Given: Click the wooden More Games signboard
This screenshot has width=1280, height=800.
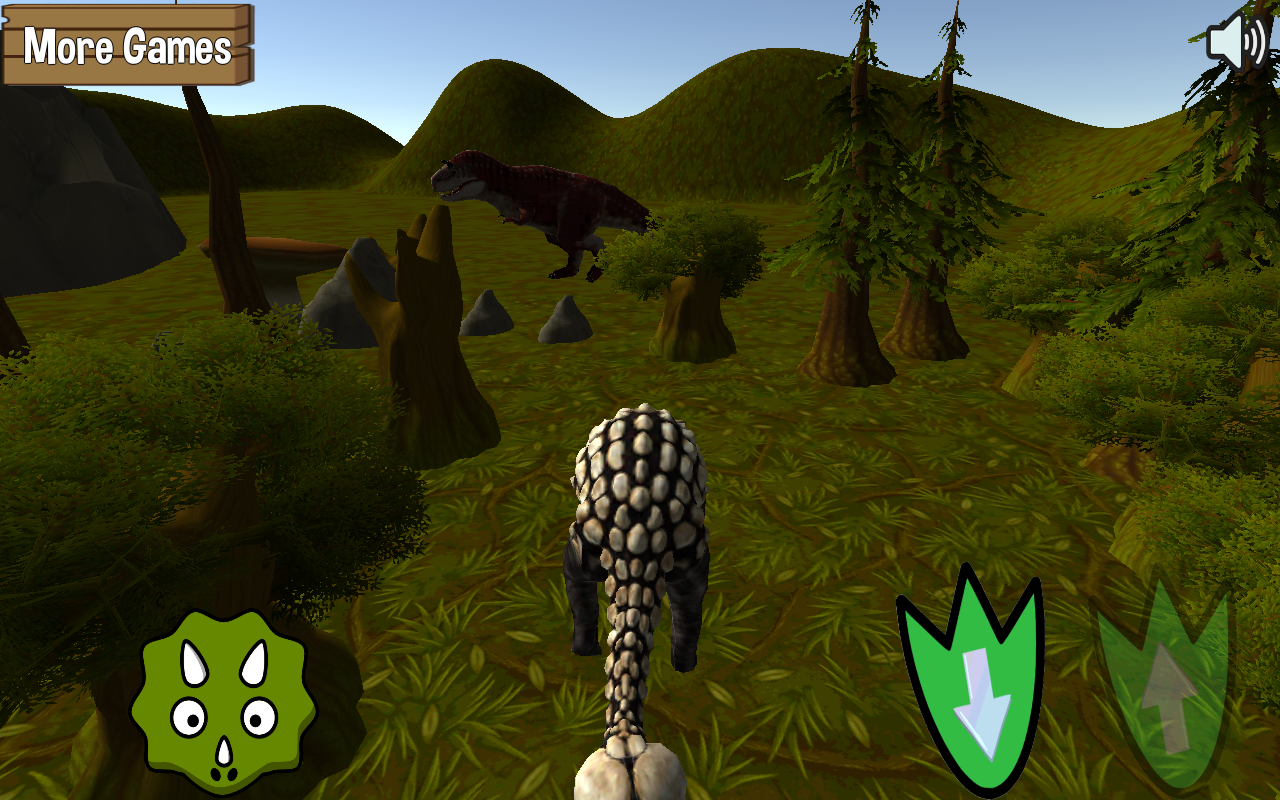Looking at the screenshot, I should tap(127, 45).
